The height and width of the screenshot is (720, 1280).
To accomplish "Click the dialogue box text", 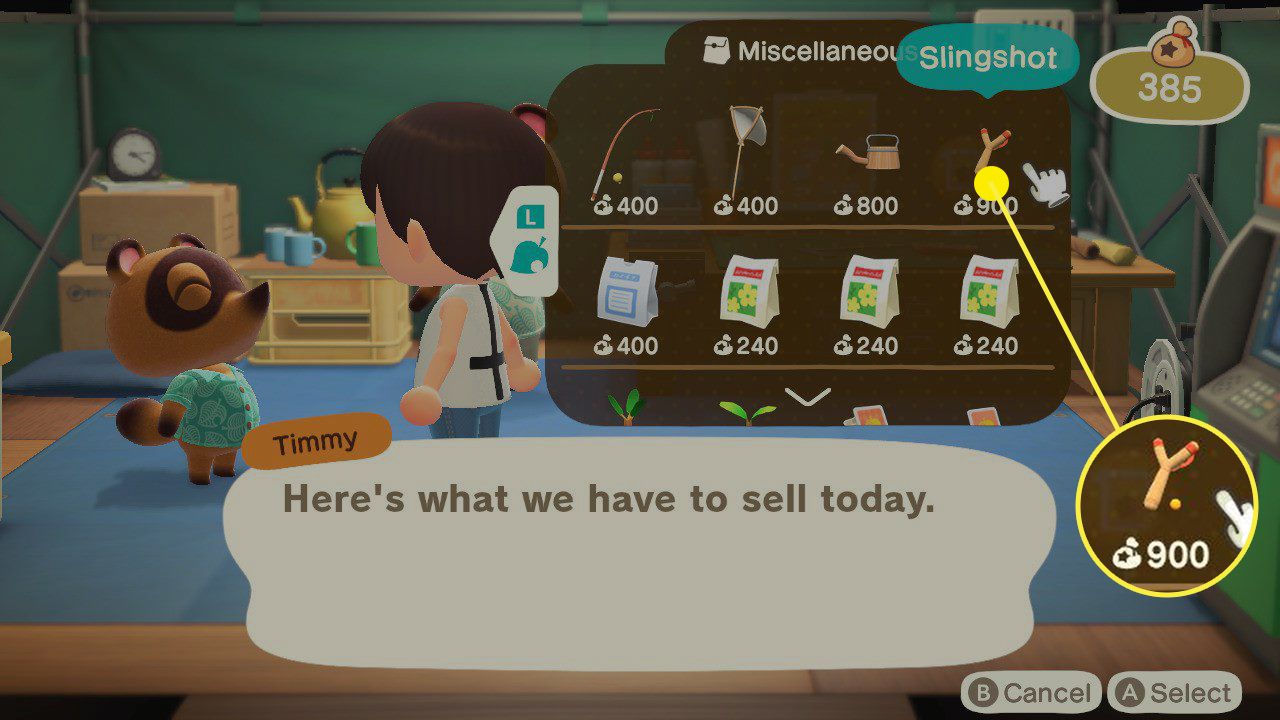I will 610,498.
